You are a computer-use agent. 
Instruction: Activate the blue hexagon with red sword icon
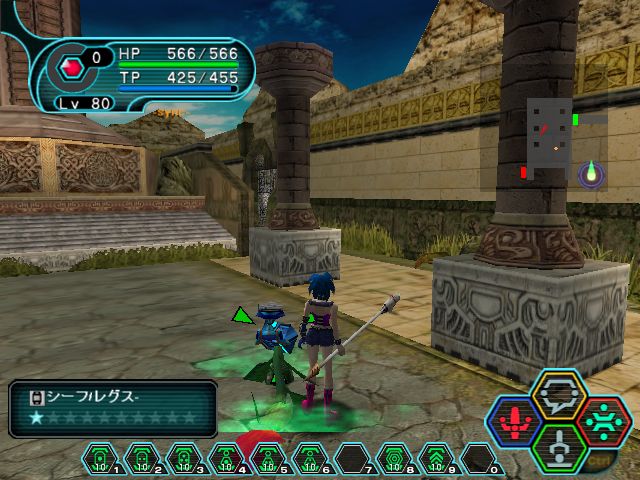click(515, 421)
